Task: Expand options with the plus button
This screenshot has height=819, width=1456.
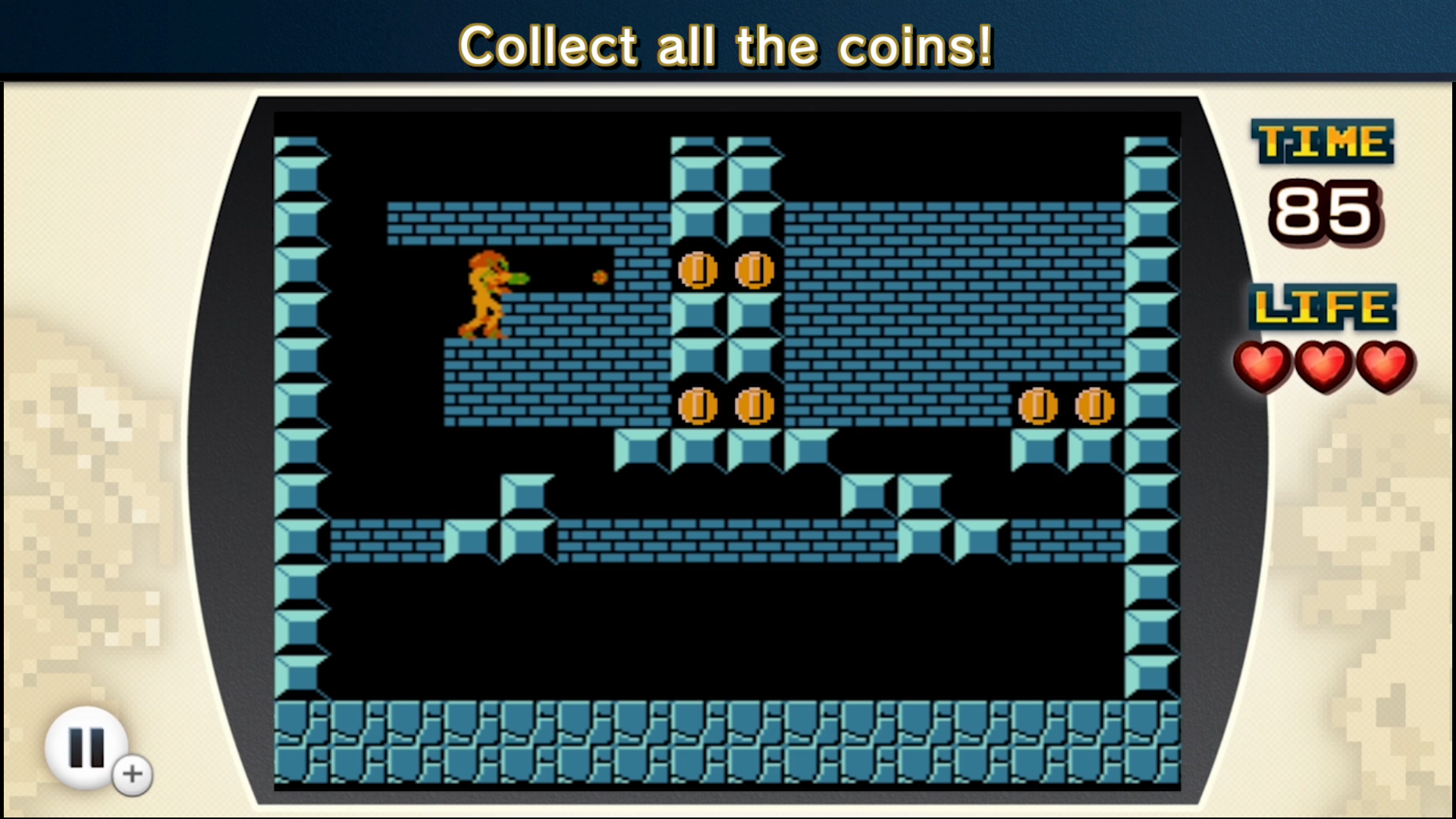Action: [130, 774]
